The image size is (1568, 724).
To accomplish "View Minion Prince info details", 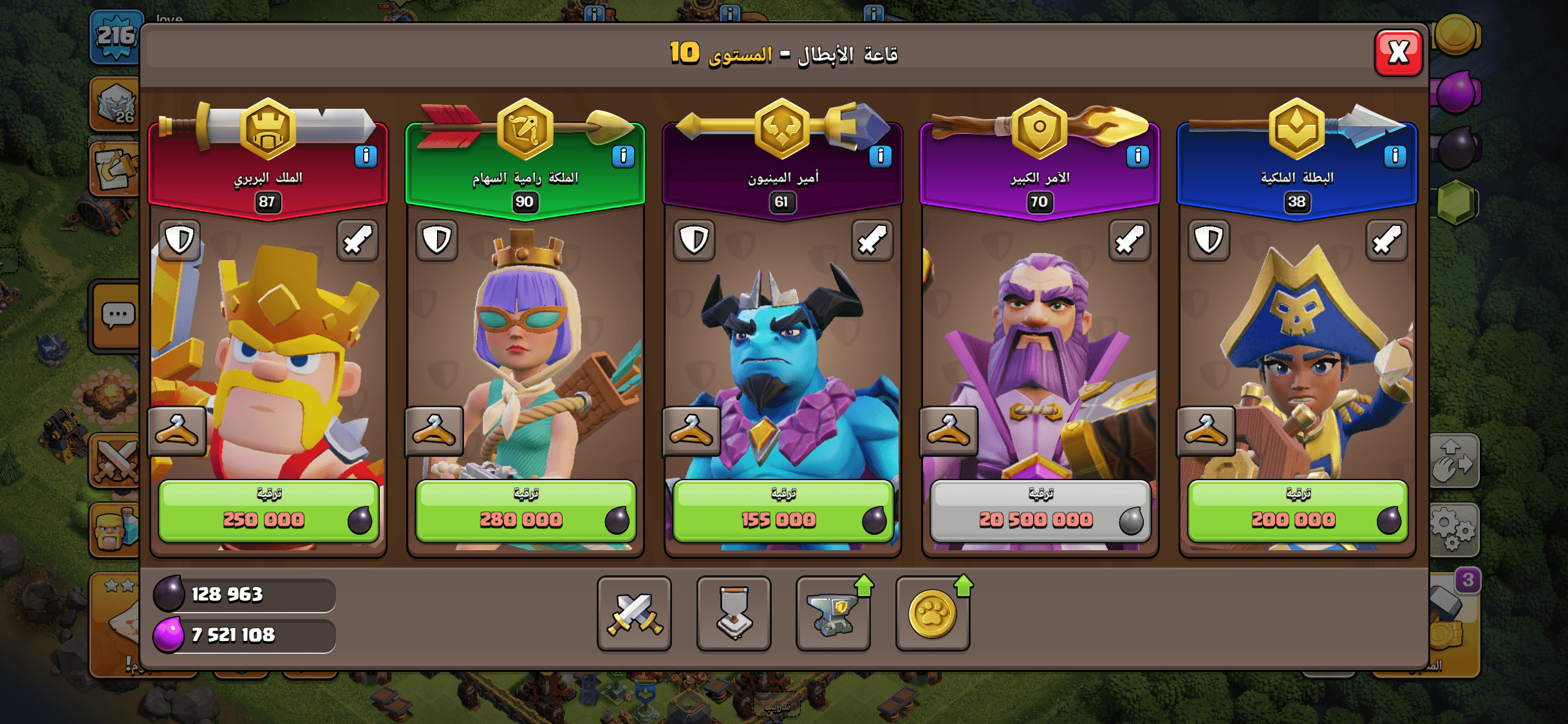I will click(880, 156).
